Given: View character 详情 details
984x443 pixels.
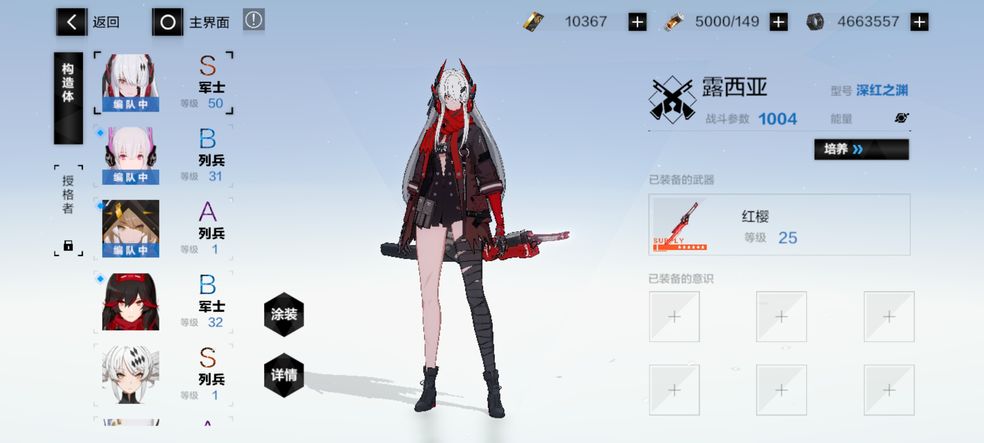Looking at the screenshot, I should tap(284, 376).
